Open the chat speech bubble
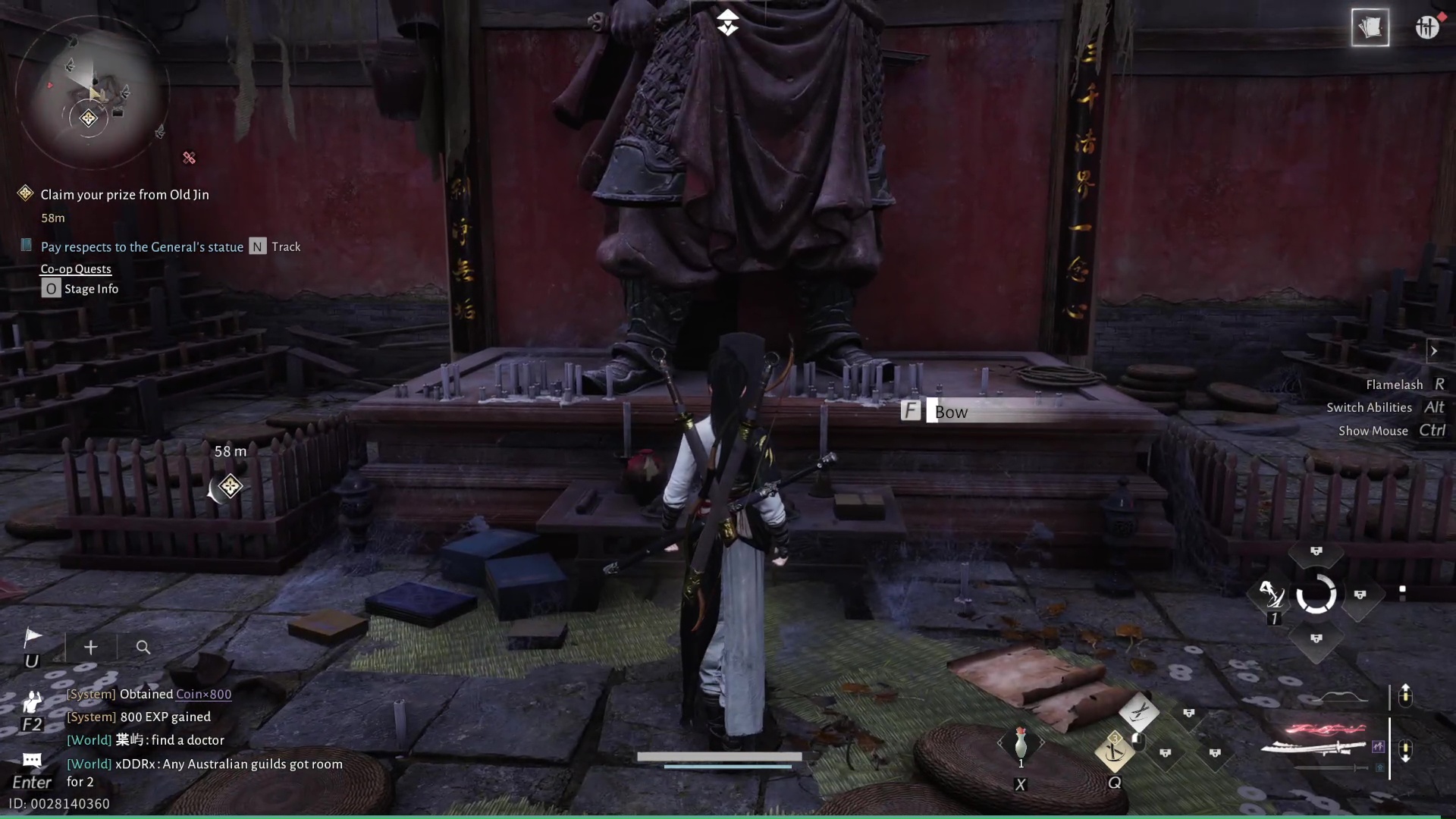This screenshot has width=1456, height=819. pos(32,760)
